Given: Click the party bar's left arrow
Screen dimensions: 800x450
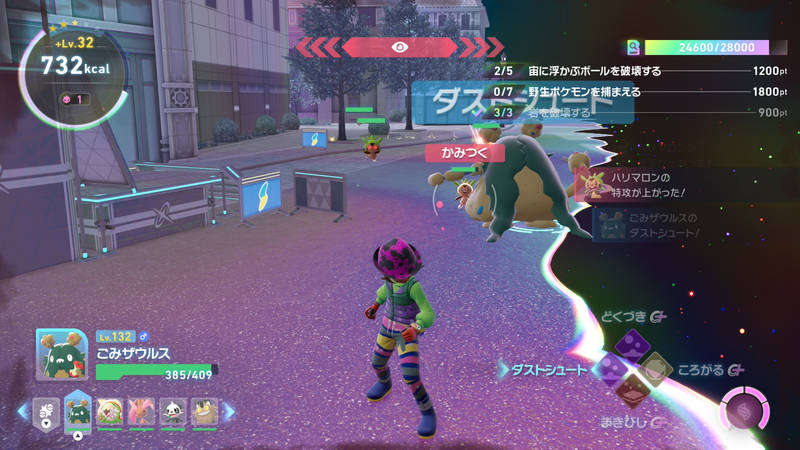Looking at the screenshot, I should click(23, 410).
